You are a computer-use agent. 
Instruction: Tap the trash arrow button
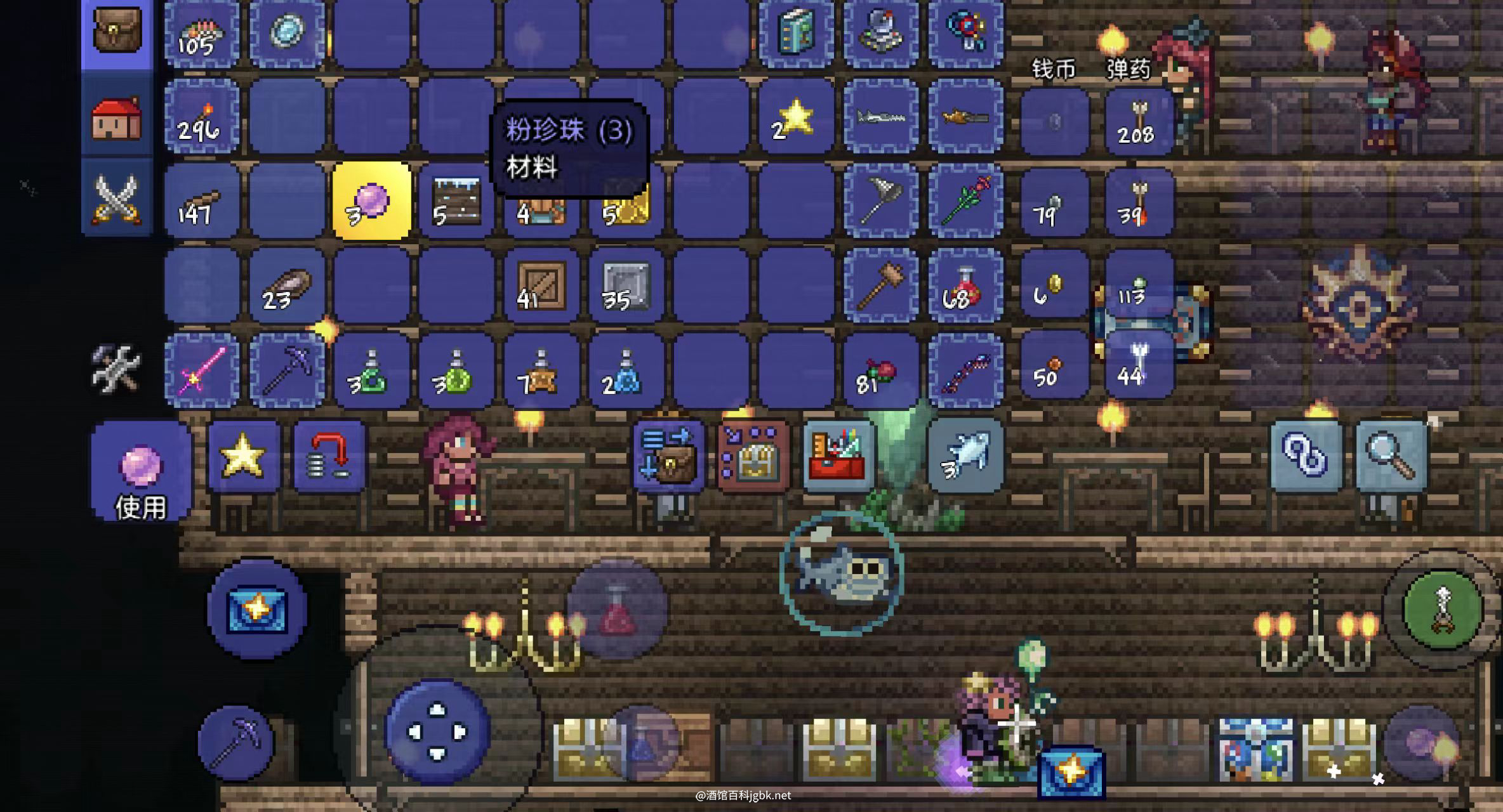(329, 455)
